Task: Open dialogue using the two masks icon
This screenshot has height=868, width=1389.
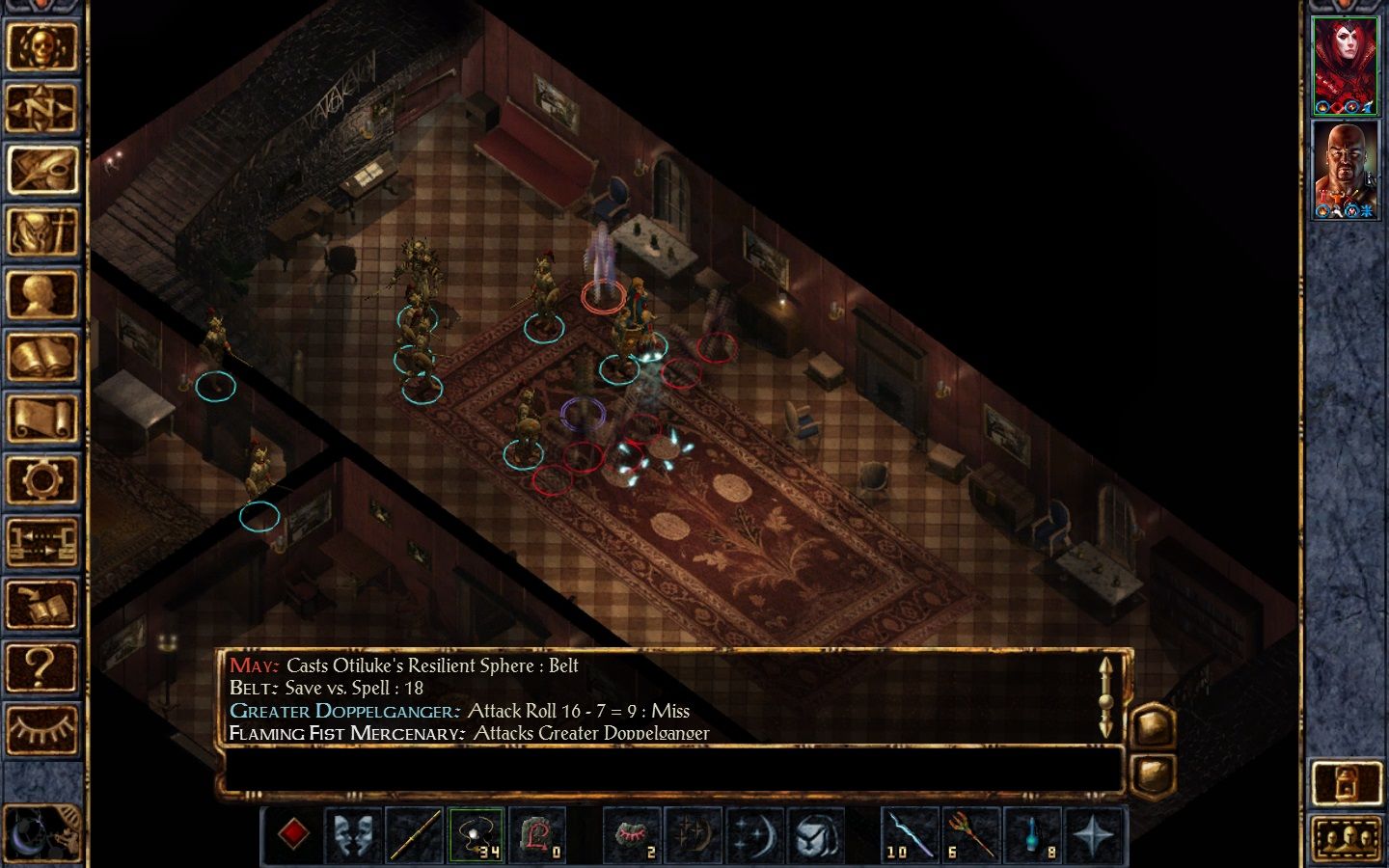Action: (354, 834)
